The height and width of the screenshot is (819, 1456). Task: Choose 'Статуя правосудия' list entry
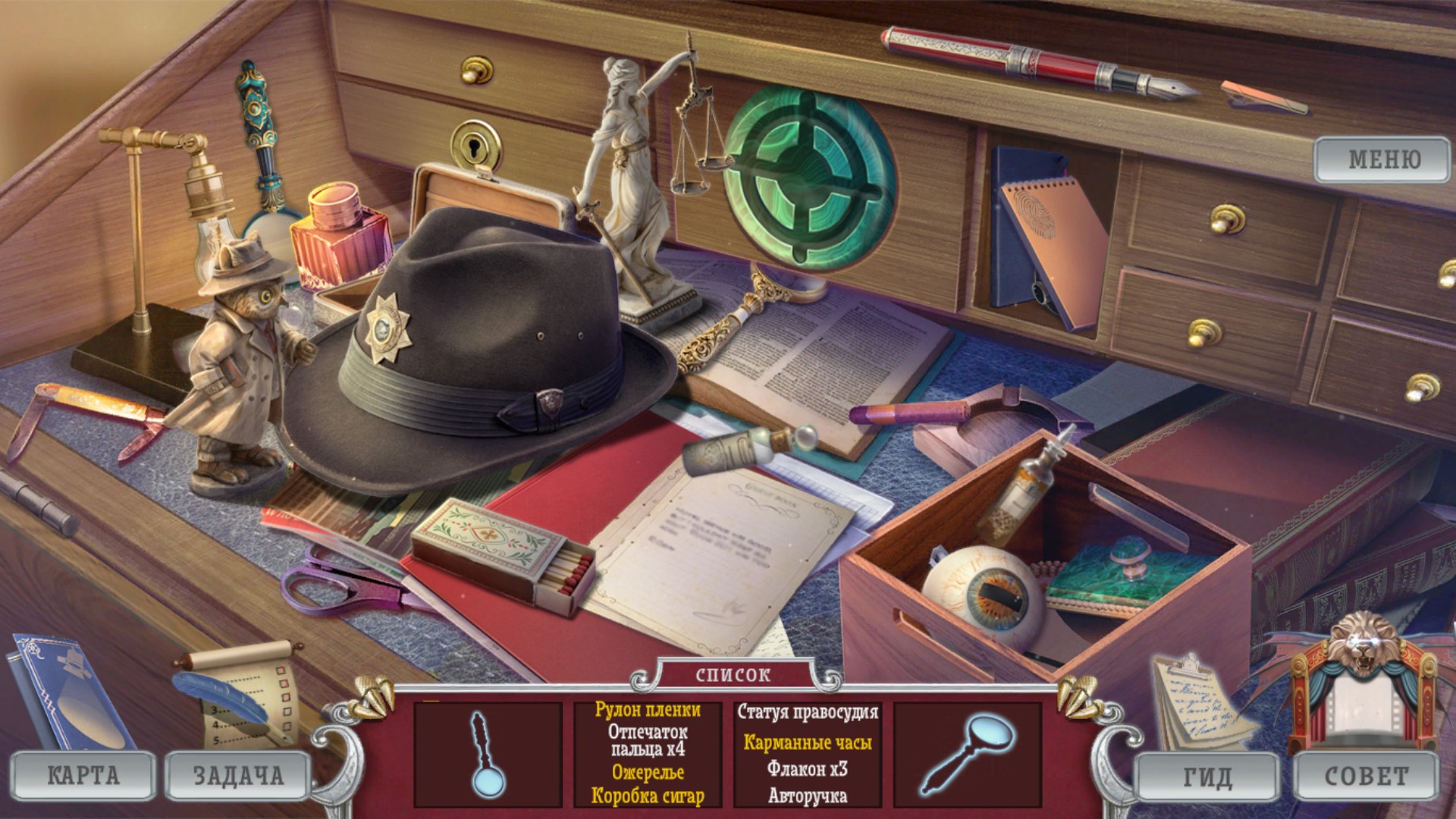click(x=808, y=712)
